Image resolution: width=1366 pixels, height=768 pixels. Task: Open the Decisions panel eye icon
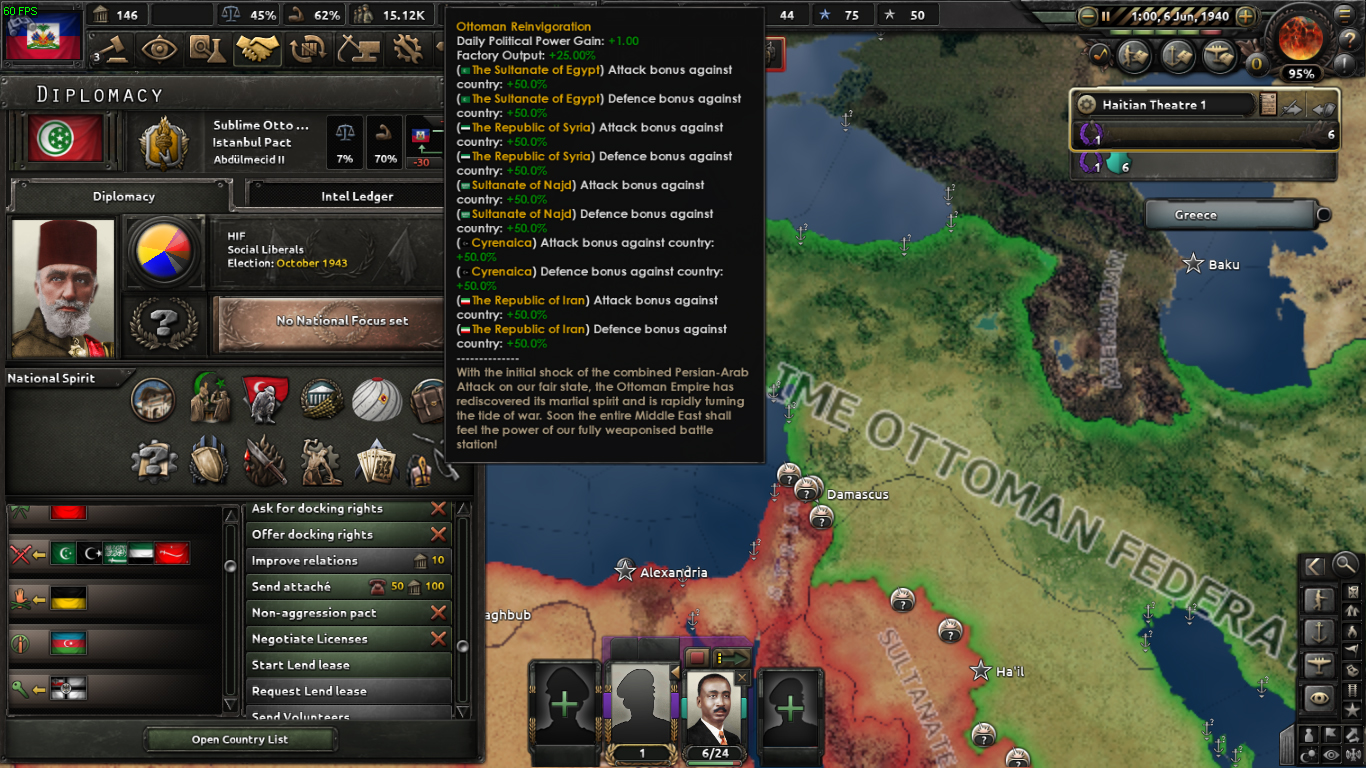160,50
